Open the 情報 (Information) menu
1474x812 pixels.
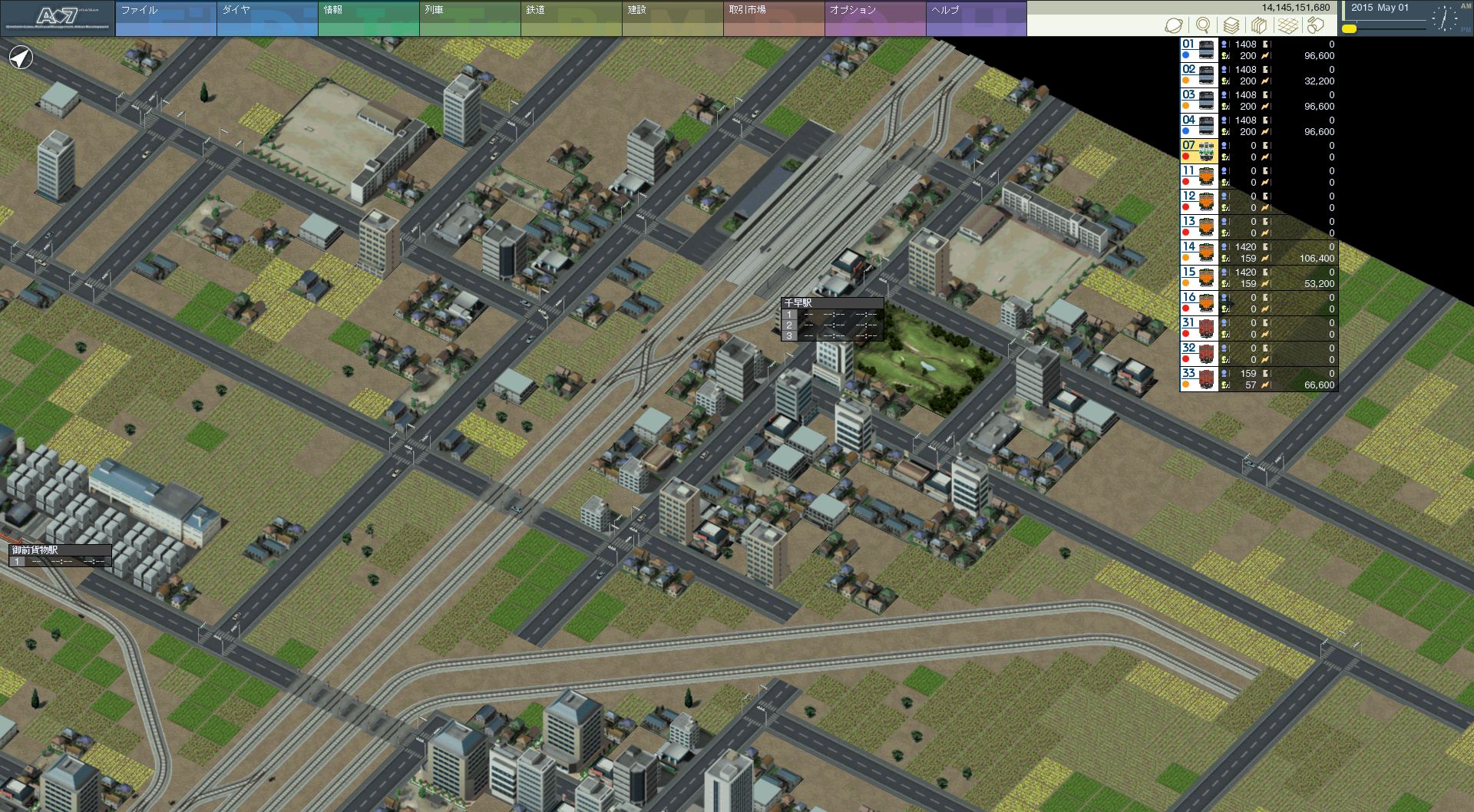coord(368,18)
